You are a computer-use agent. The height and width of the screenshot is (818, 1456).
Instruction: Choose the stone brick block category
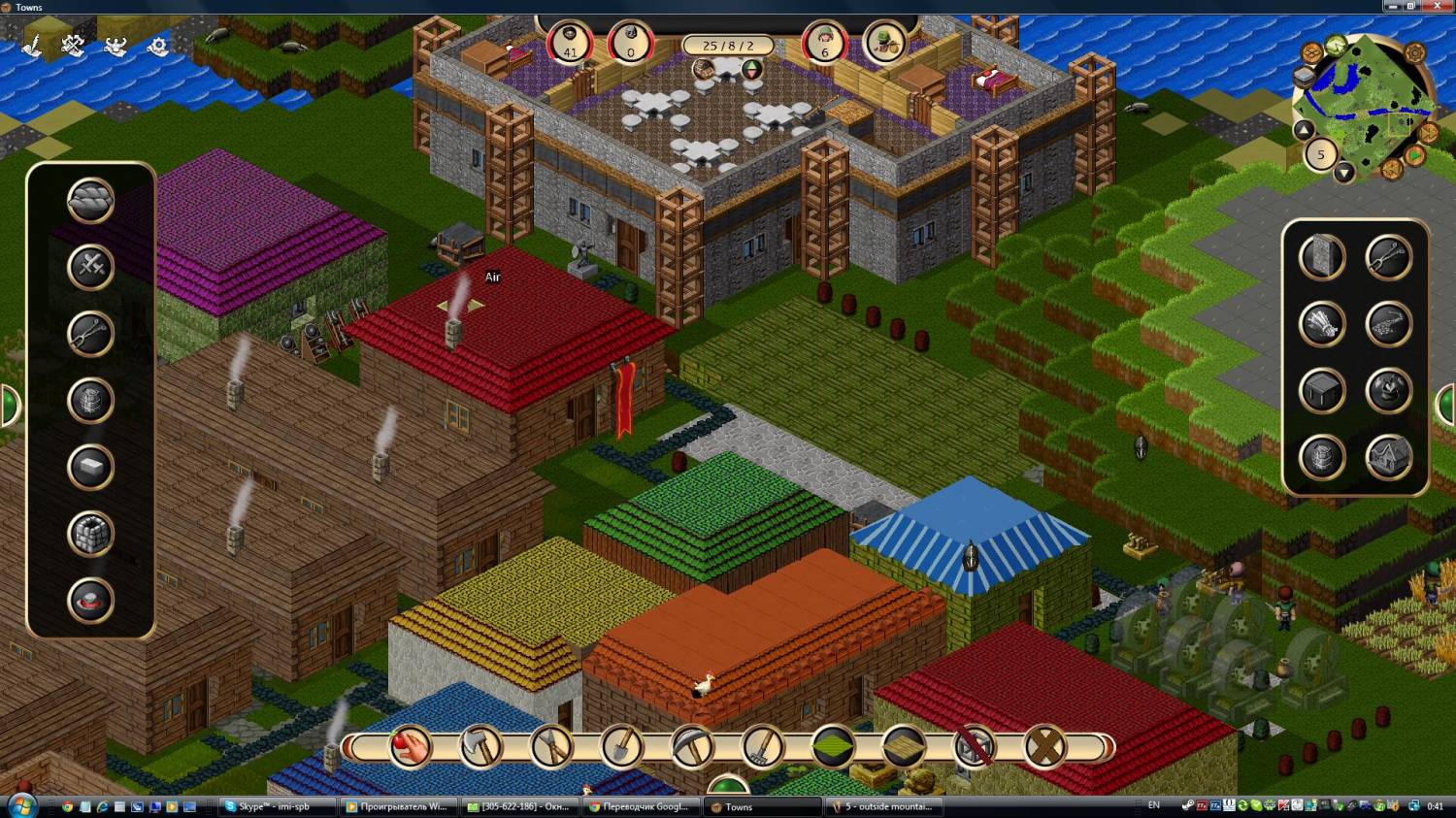90,534
